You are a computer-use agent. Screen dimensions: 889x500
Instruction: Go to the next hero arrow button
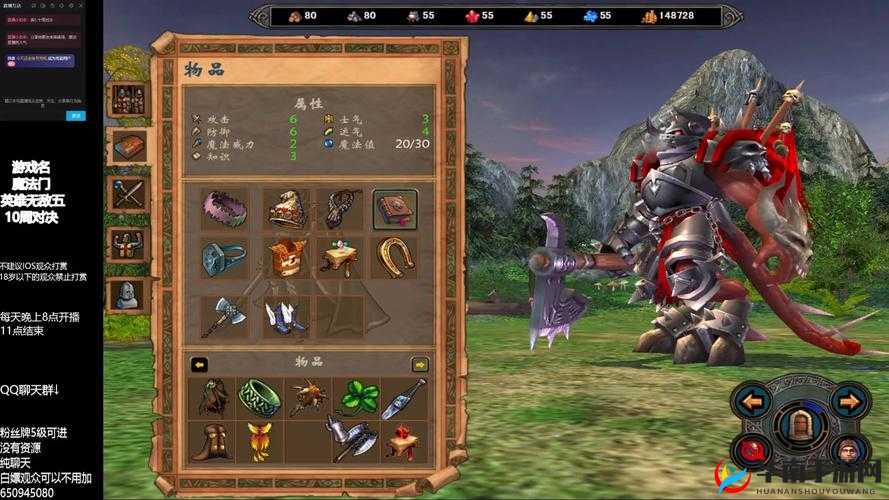tap(848, 402)
